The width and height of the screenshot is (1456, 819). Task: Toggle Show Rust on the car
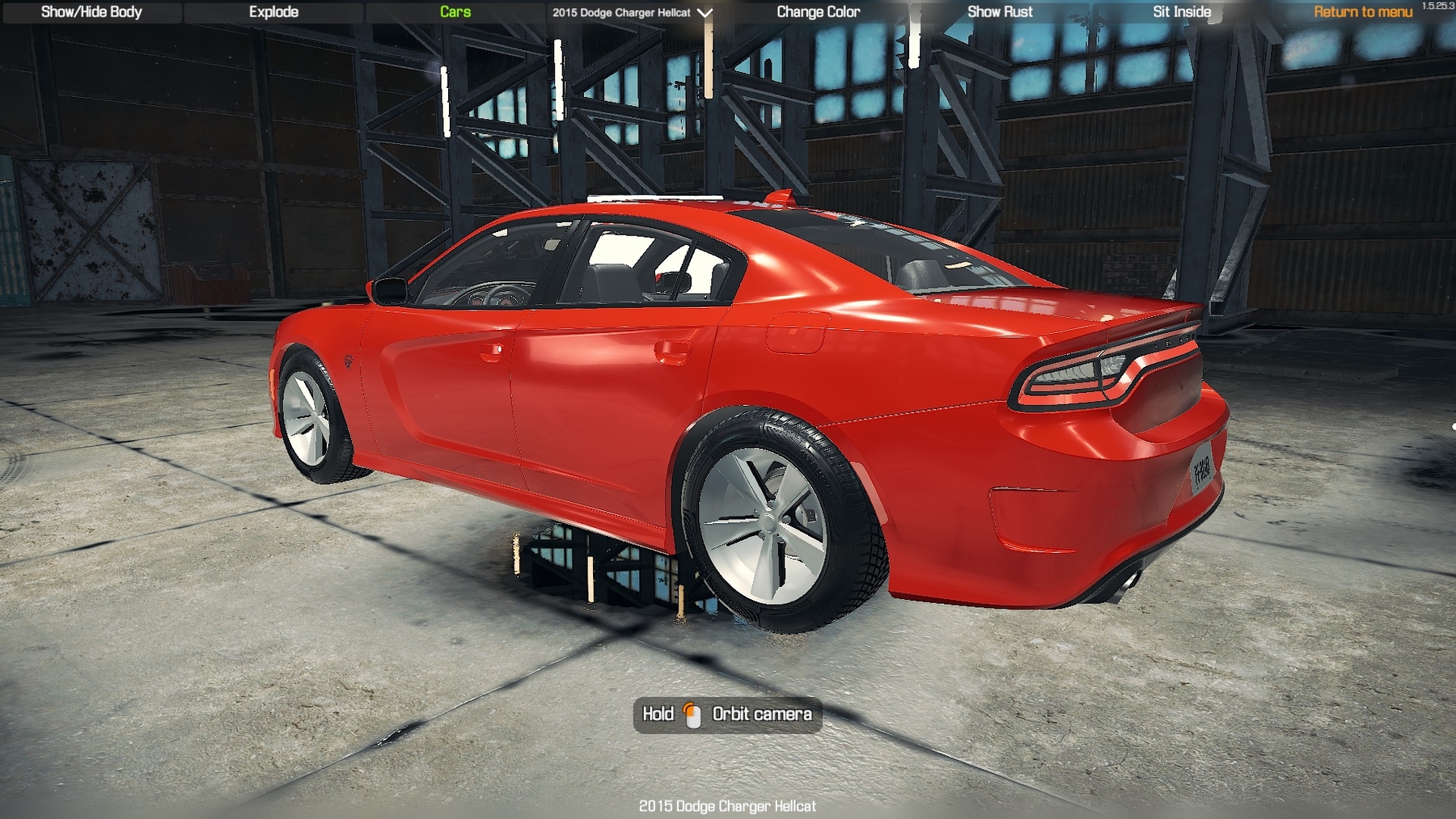1000,12
